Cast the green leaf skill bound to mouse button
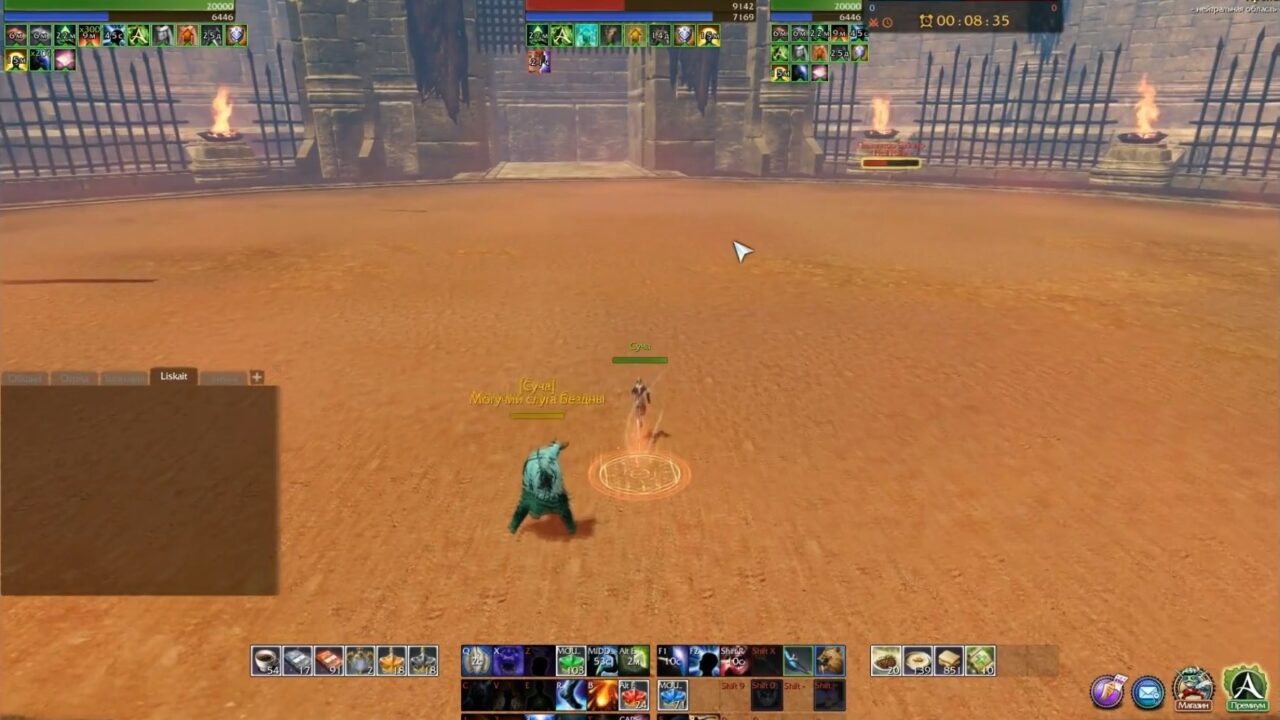The width and height of the screenshot is (1280, 720). coord(569,659)
